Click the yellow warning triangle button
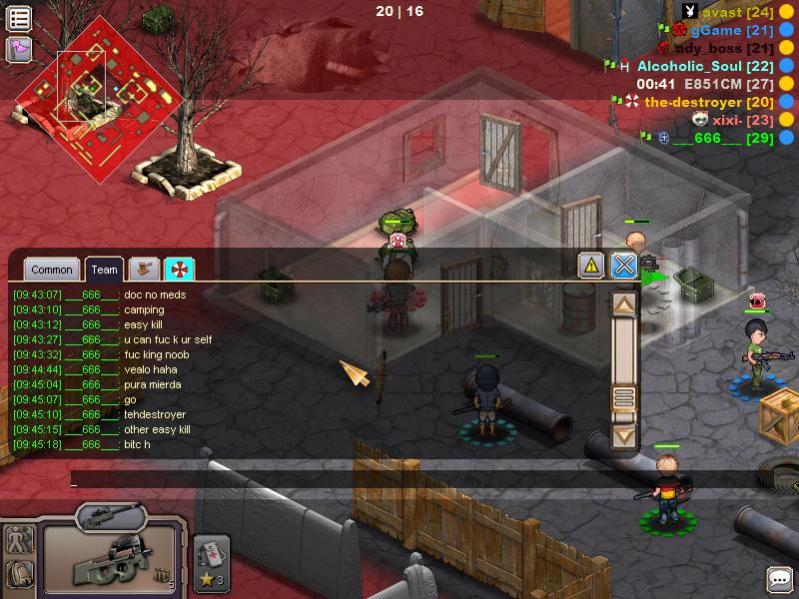This screenshot has height=599, width=799. (x=591, y=265)
